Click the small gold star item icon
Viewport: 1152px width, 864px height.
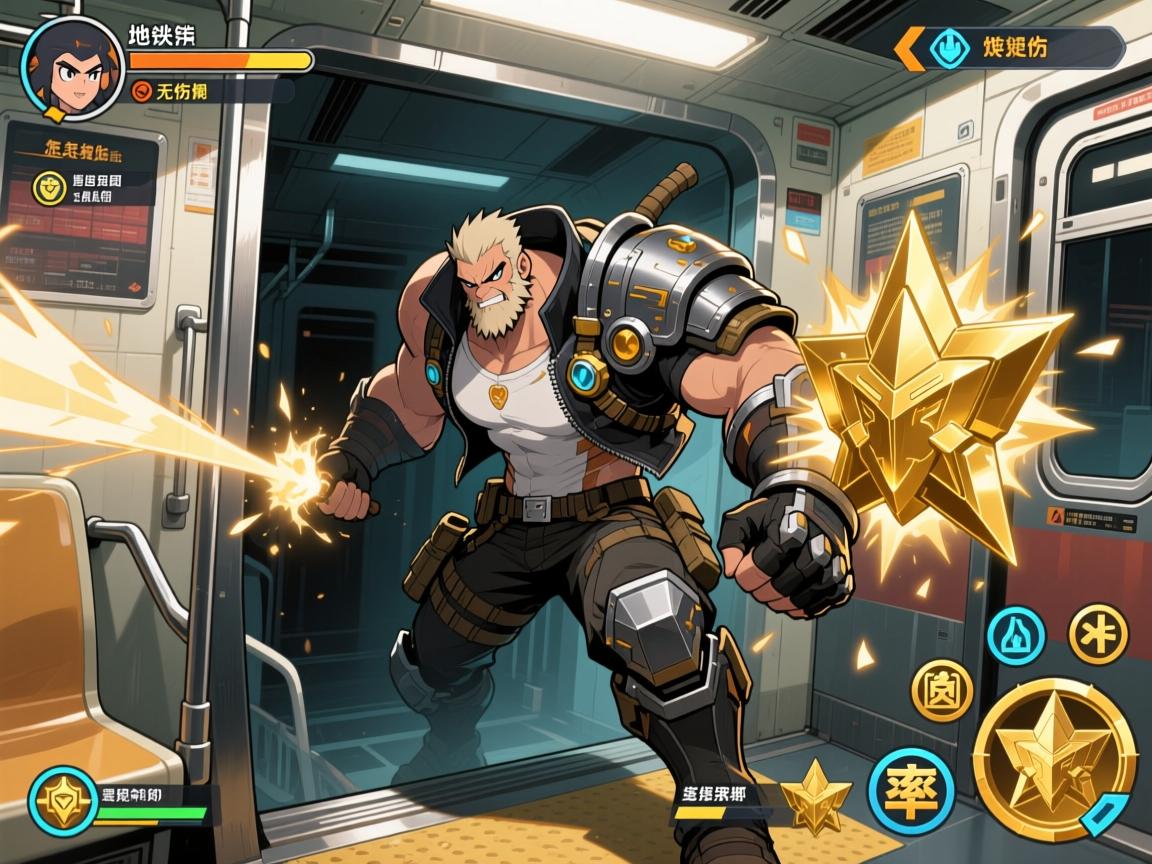tap(816, 797)
